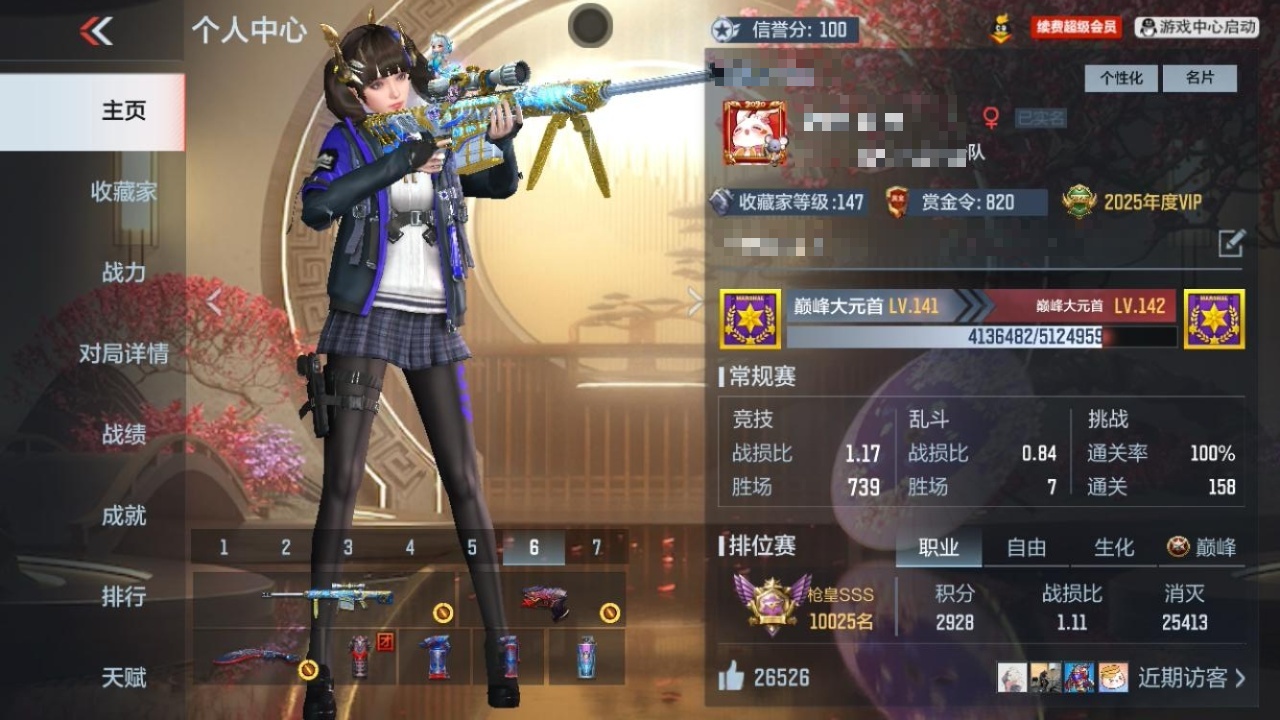The height and width of the screenshot is (720, 1280).
Task: Select the 游戏中心启动 game center button
Action: (1196, 28)
